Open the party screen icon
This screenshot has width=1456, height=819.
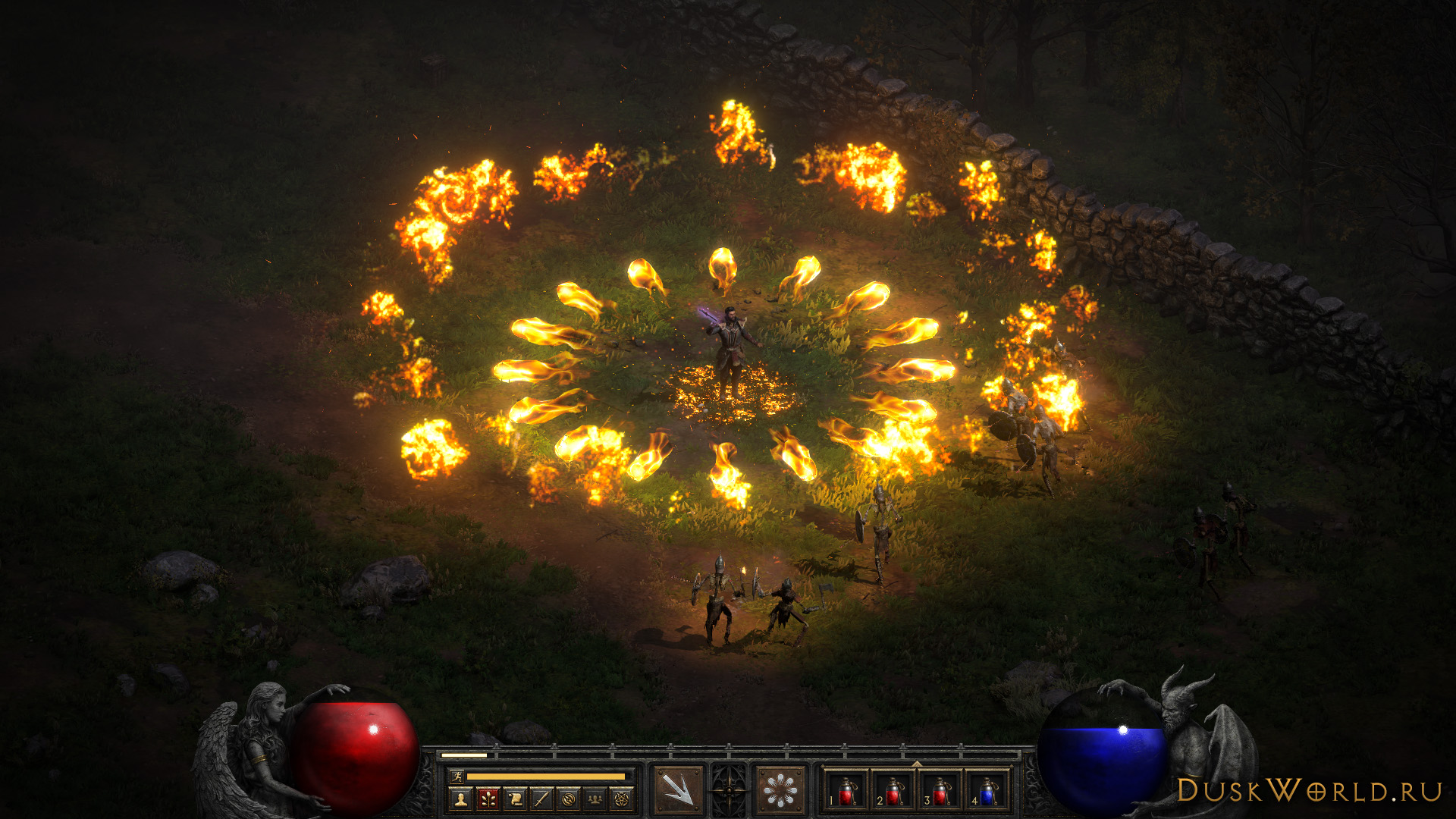coord(595,799)
